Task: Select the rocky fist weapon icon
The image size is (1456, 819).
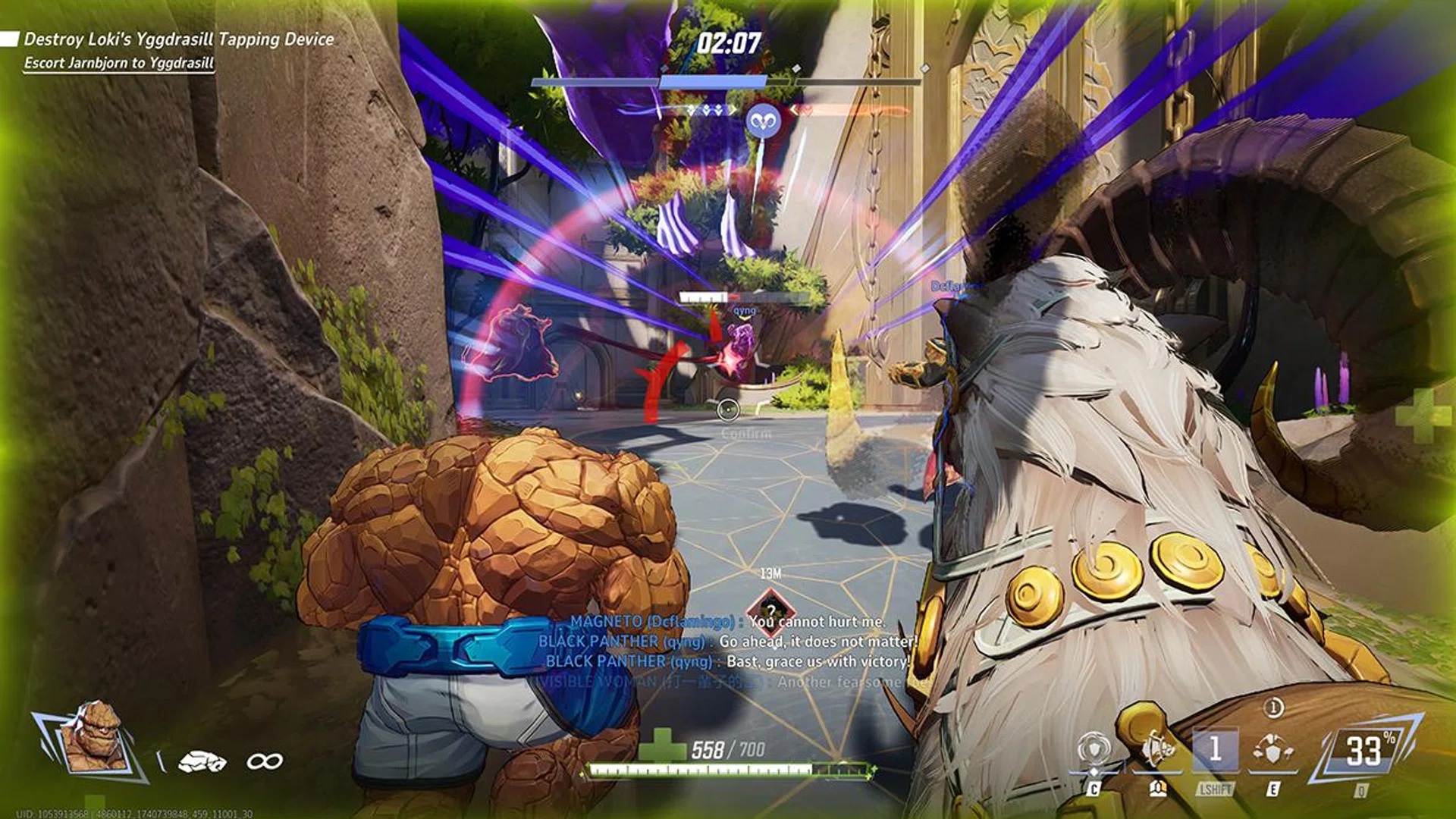Action: (x=202, y=761)
